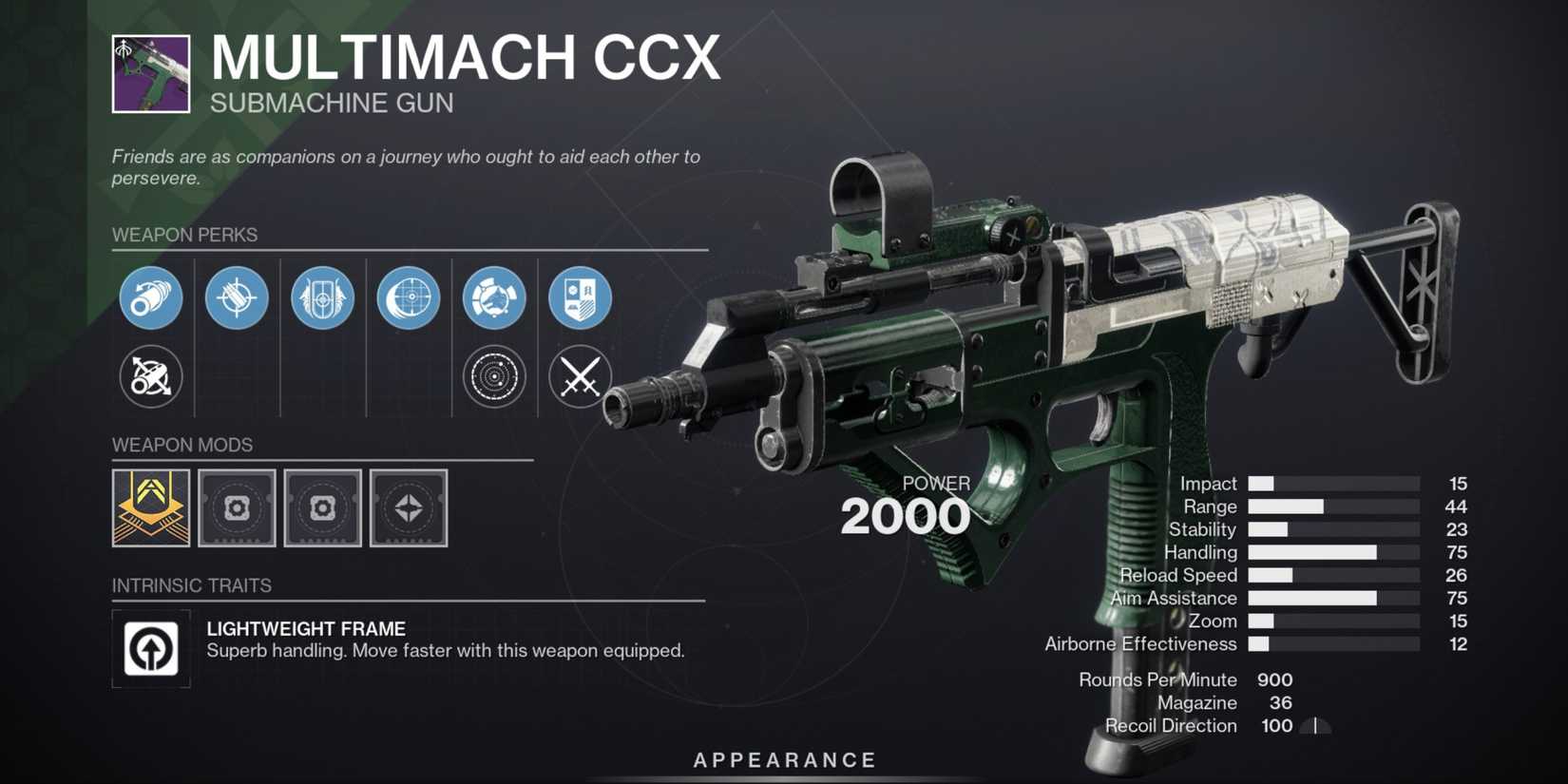Open the diamond-icon shader socket

[x=408, y=508]
